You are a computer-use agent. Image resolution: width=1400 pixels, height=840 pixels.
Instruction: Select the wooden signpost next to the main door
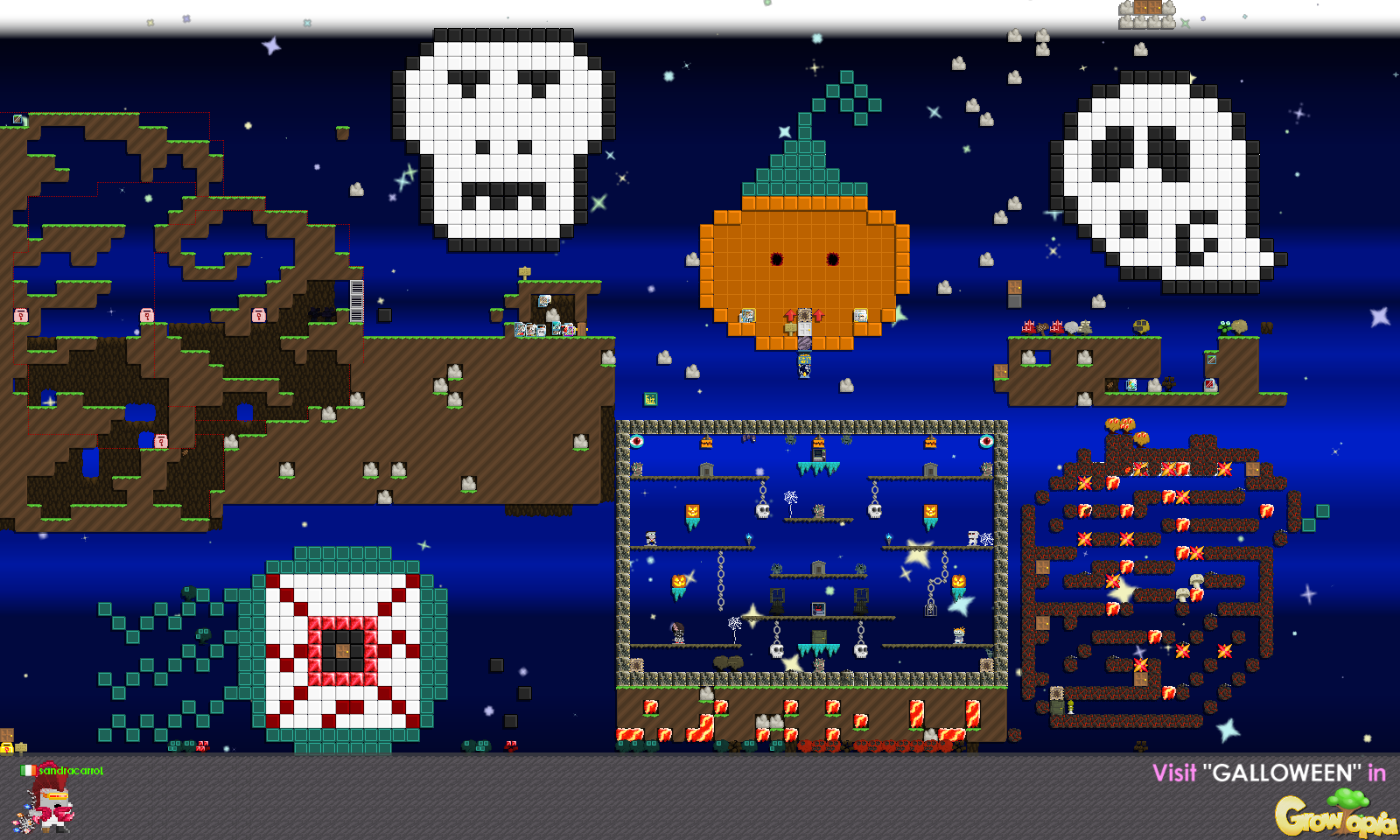tap(790, 328)
